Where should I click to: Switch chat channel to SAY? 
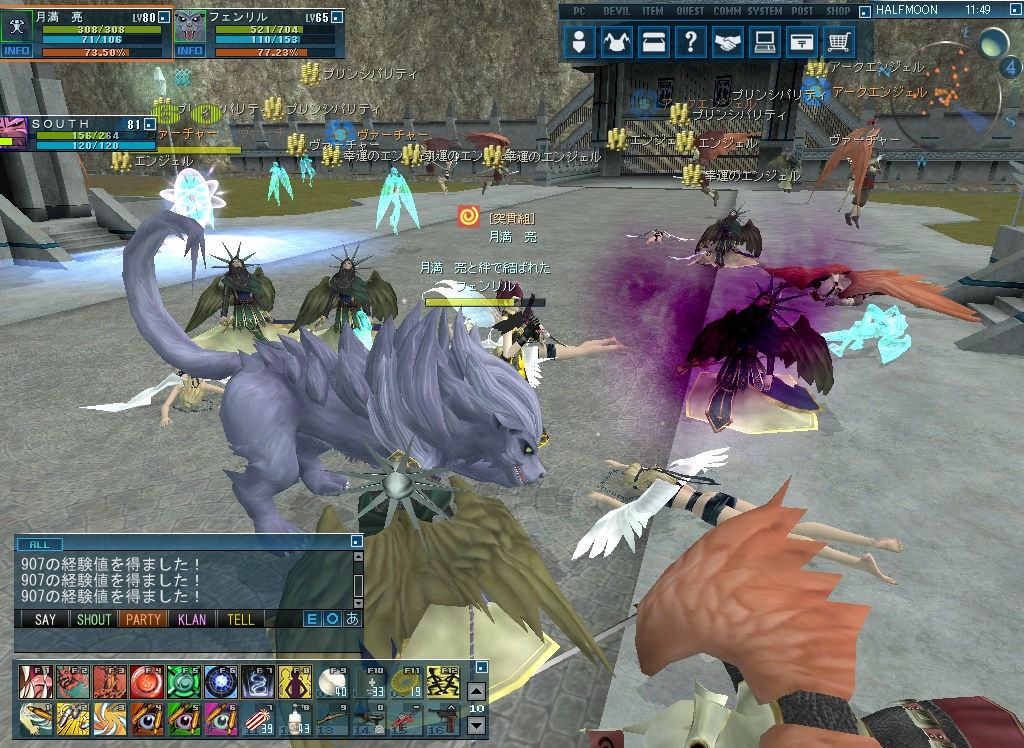click(x=46, y=620)
